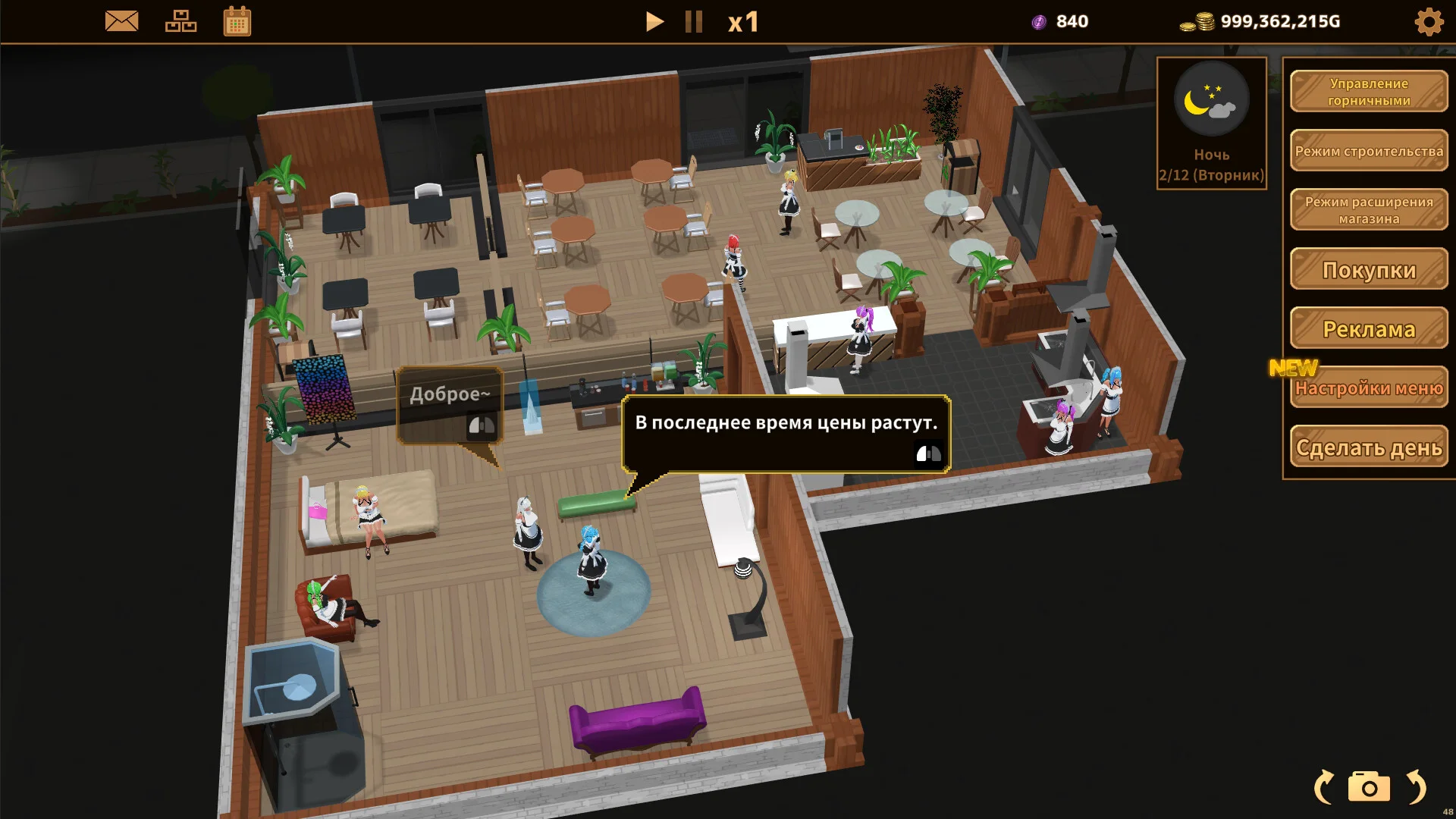
Task: Open the mail envelope icon
Action: pyautogui.click(x=121, y=21)
